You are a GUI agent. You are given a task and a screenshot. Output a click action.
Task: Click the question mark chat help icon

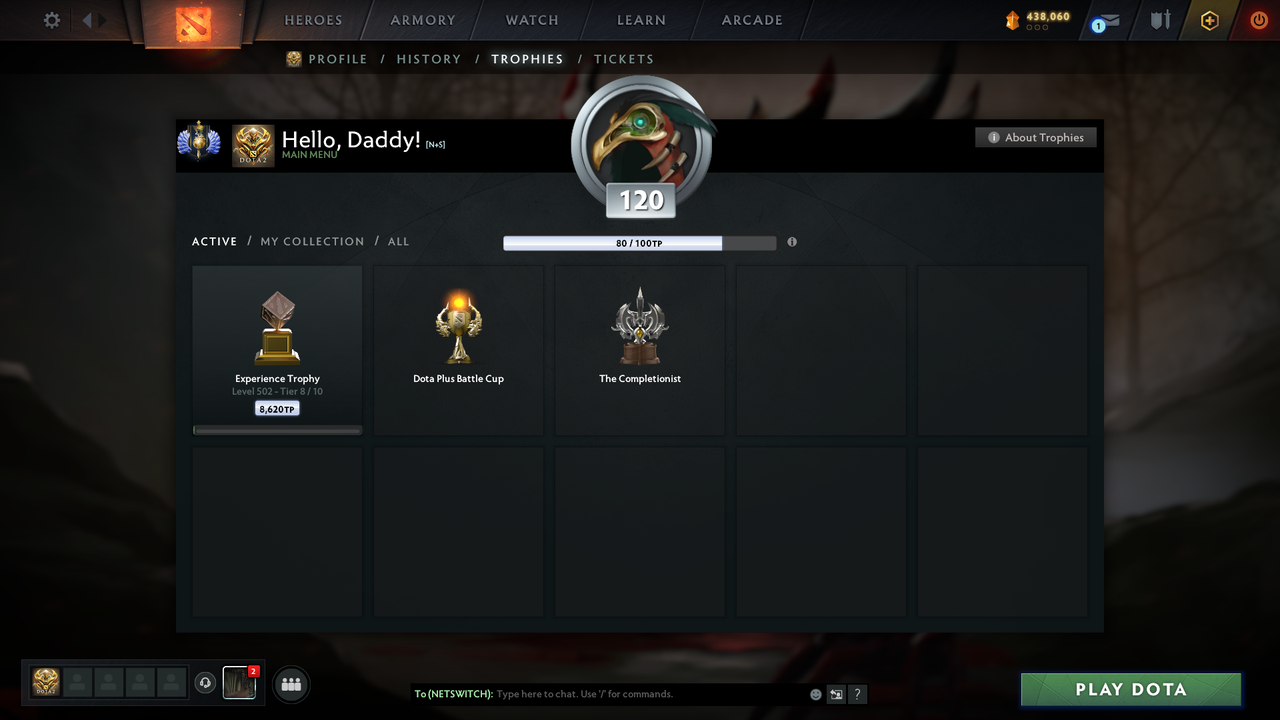click(857, 694)
